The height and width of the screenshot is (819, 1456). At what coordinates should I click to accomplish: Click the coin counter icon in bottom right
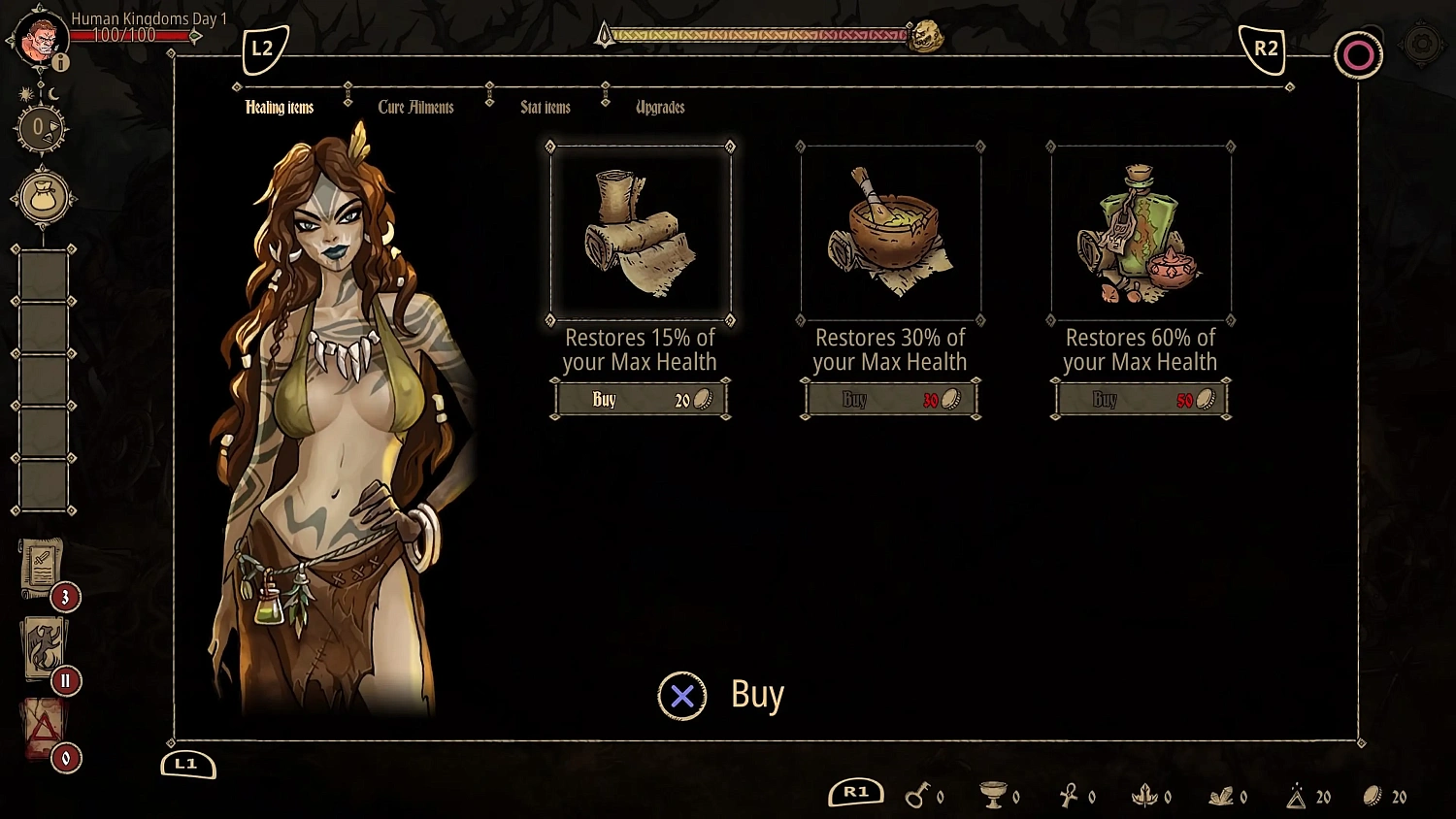(1373, 796)
